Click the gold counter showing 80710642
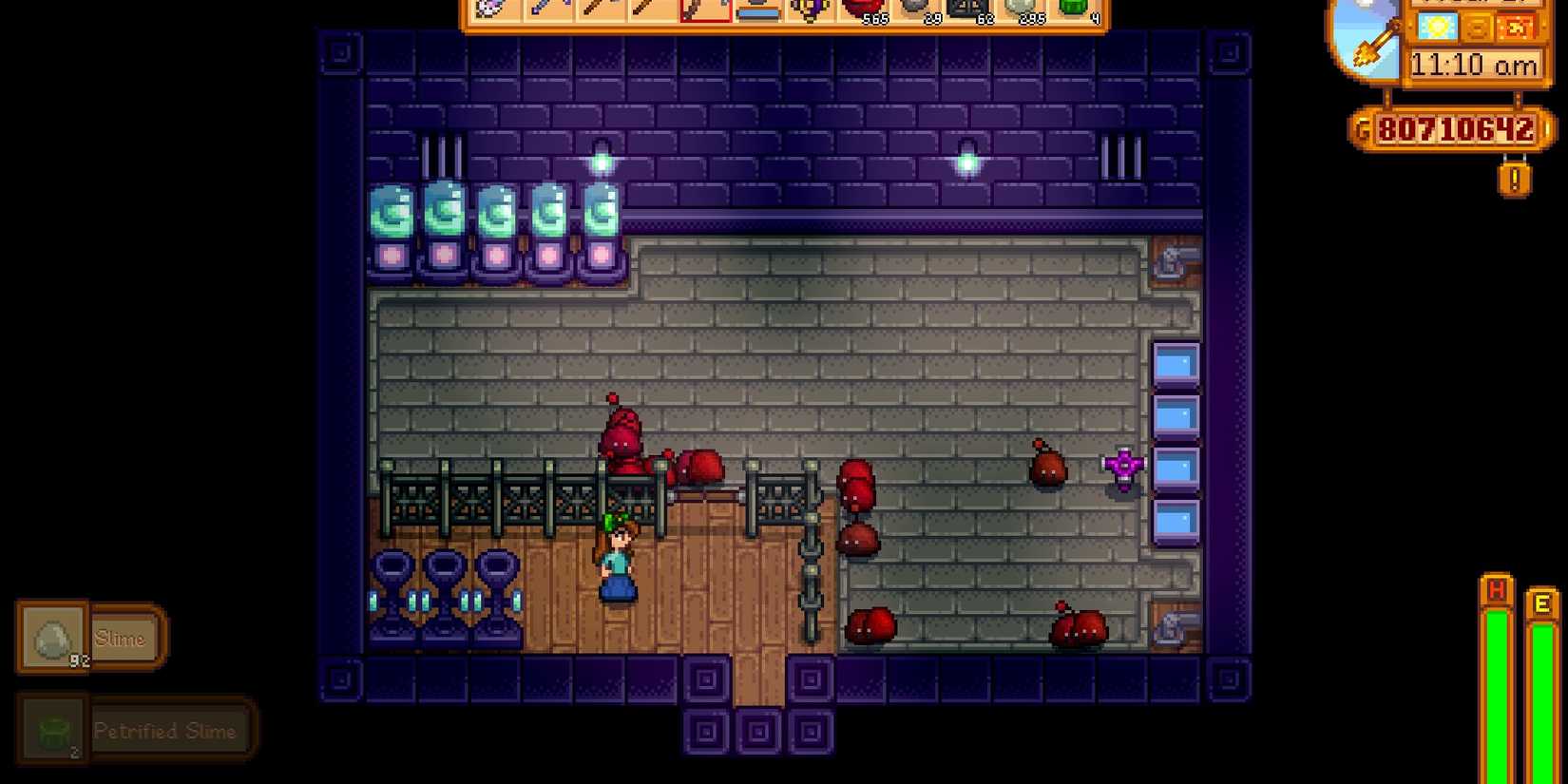This screenshot has width=1568, height=784. 1455,127
